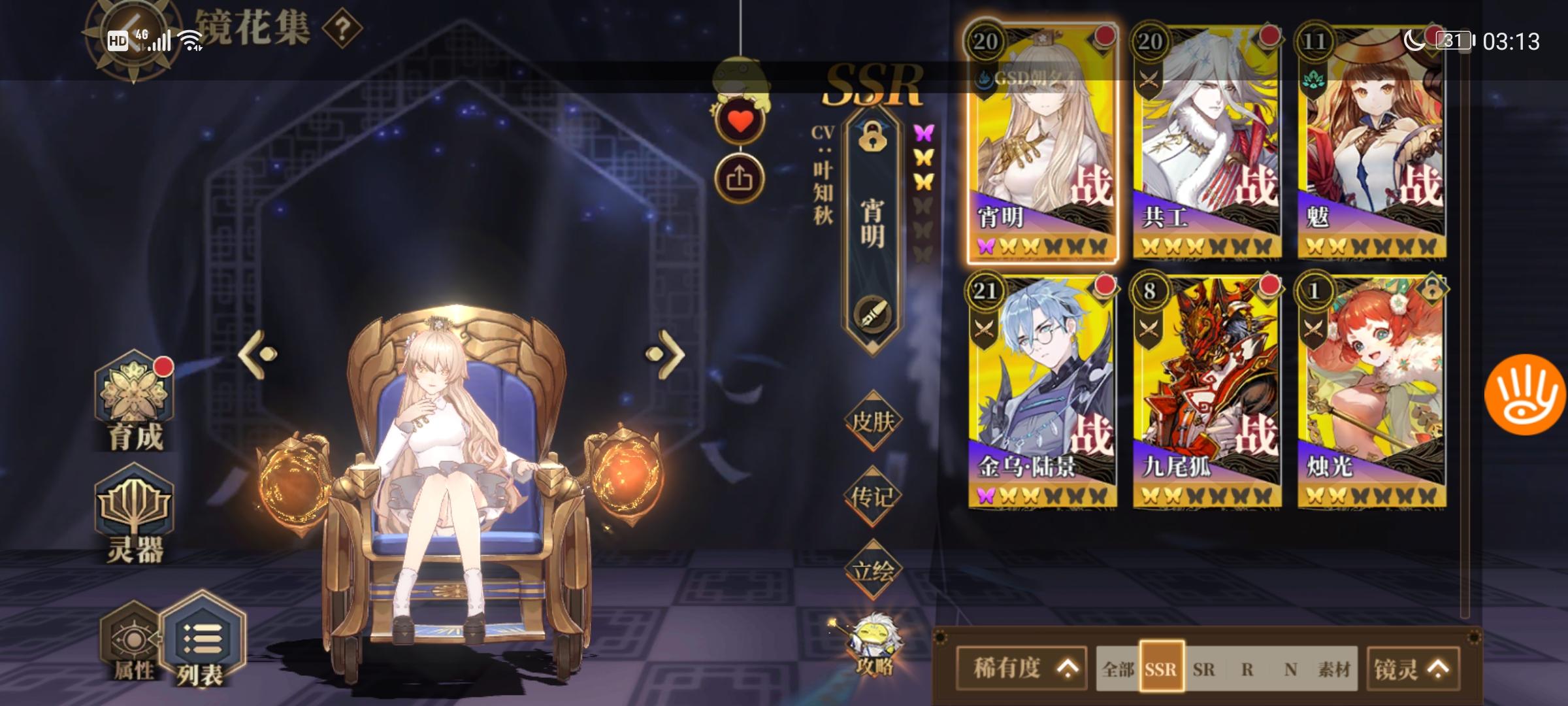Open the help question mark beside 镜花集

click(x=342, y=29)
